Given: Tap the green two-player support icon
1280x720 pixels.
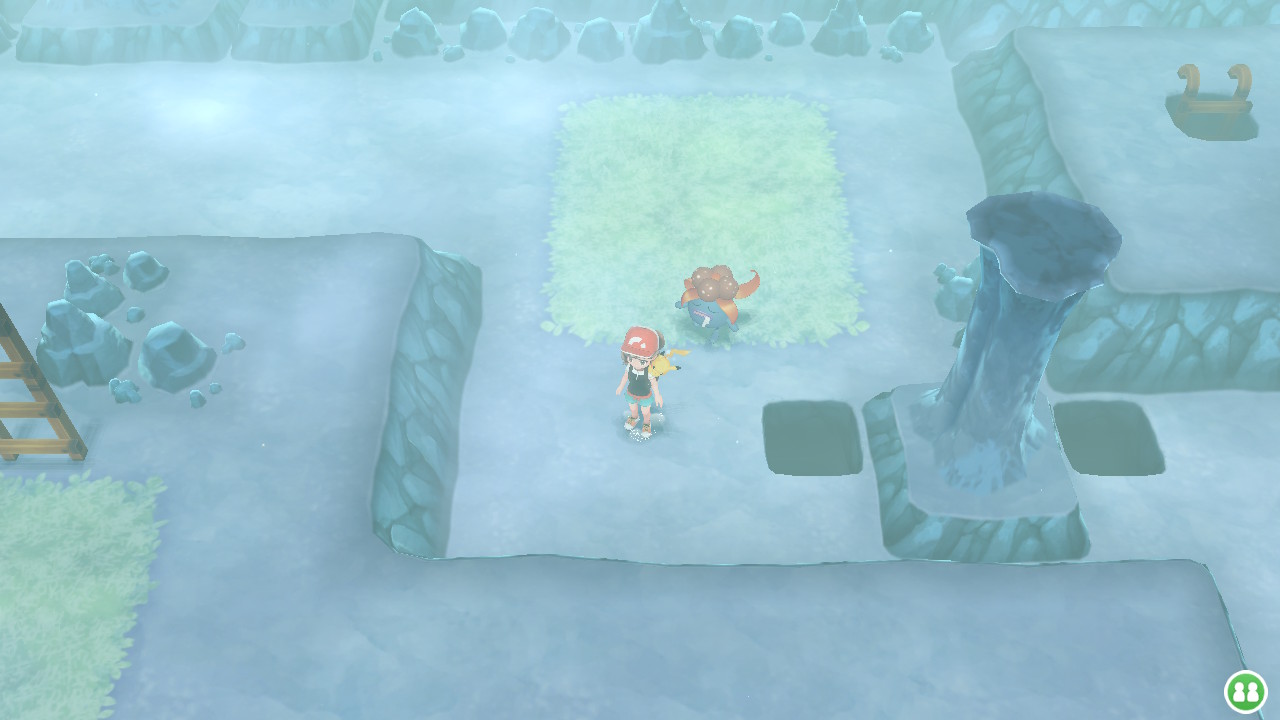Looking at the screenshot, I should [1245, 692].
